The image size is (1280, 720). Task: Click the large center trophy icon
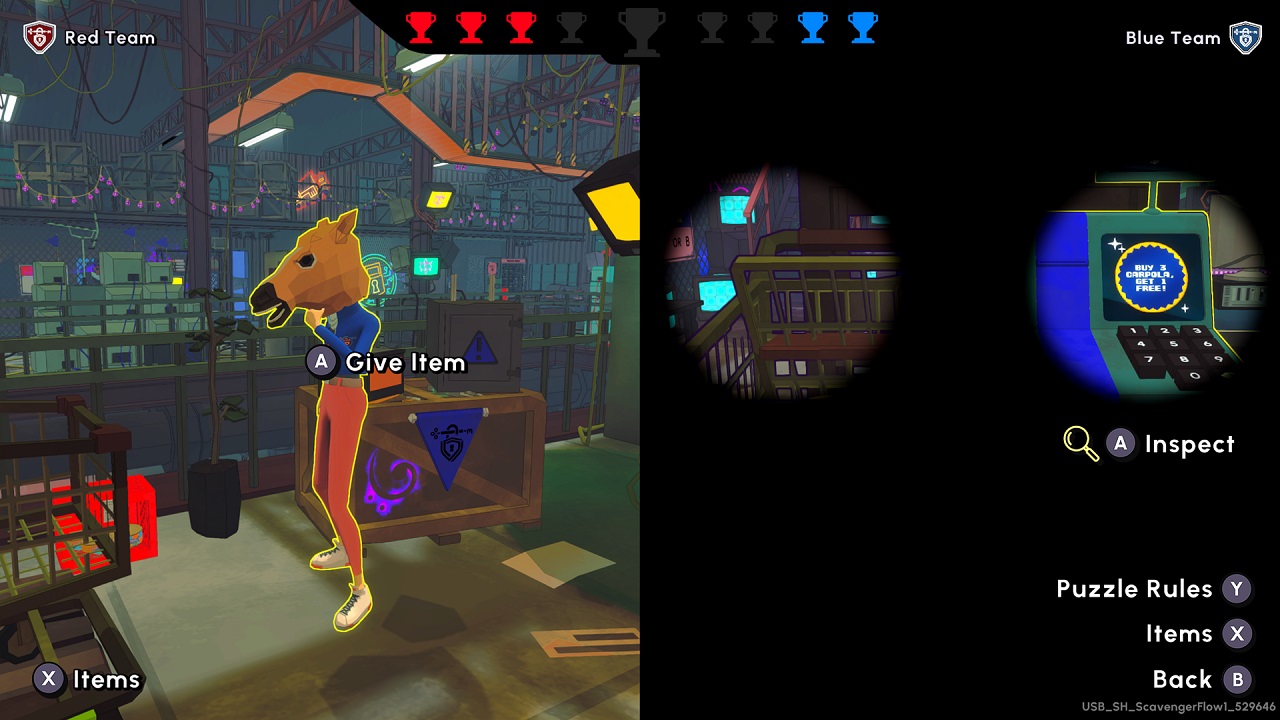pos(640,32)
